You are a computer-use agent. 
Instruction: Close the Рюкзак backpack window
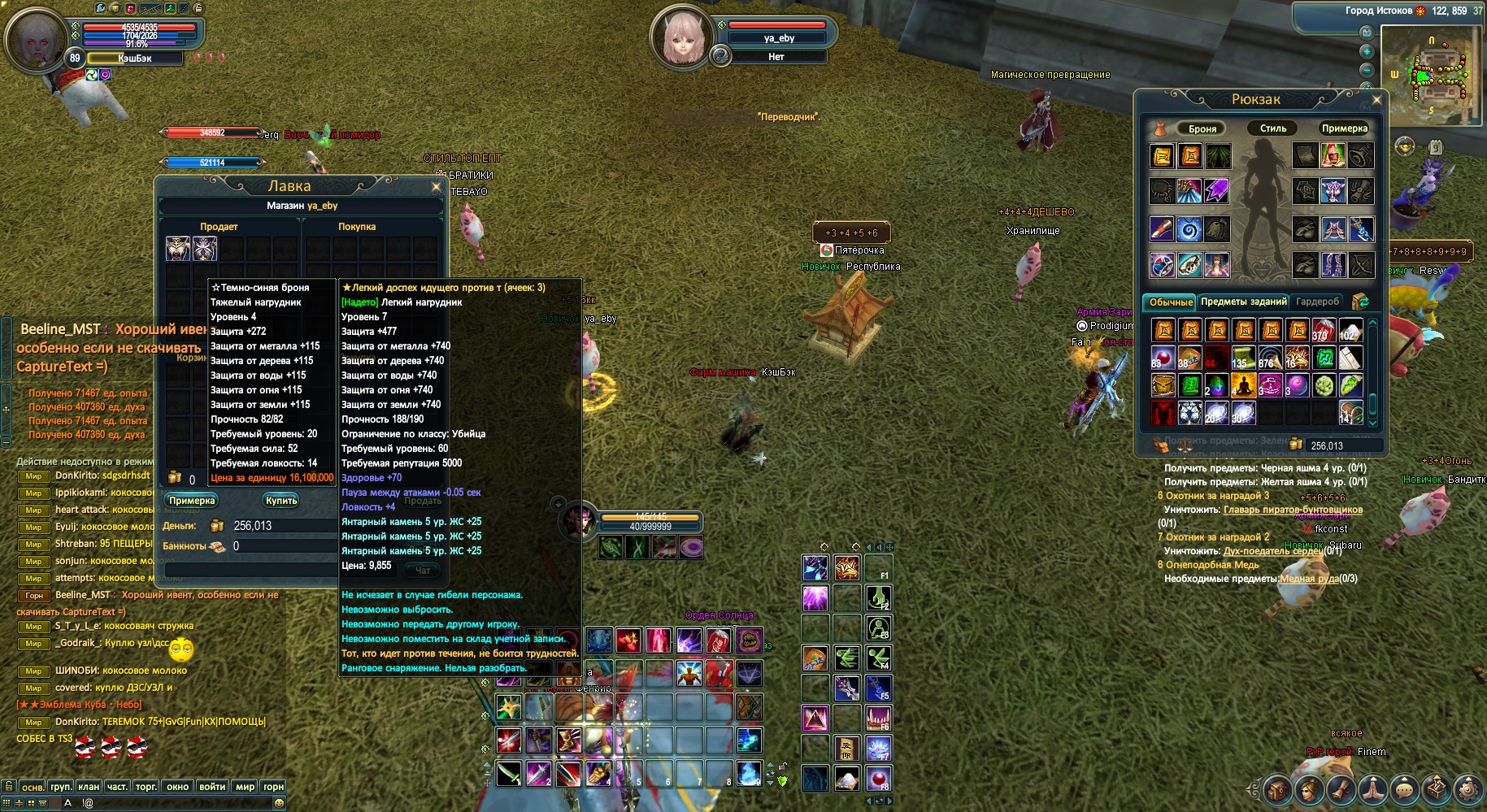(1376, 100)
